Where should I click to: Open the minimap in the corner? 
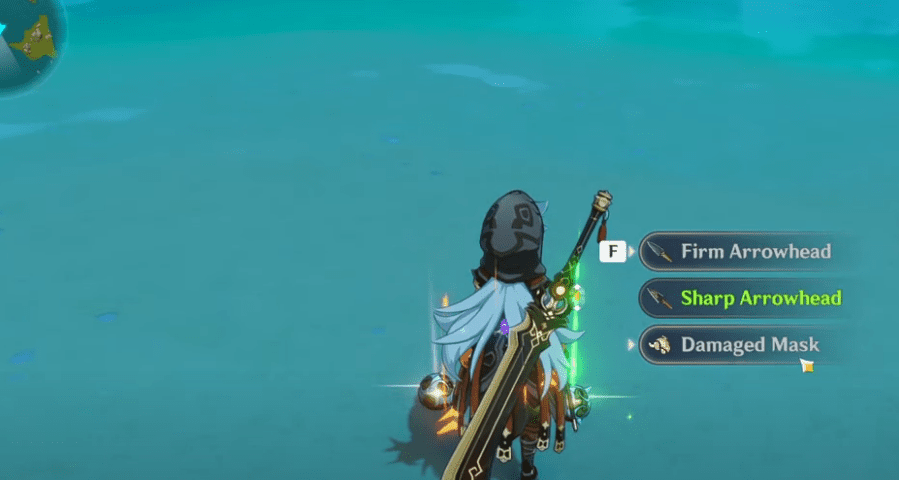[28, 40]
